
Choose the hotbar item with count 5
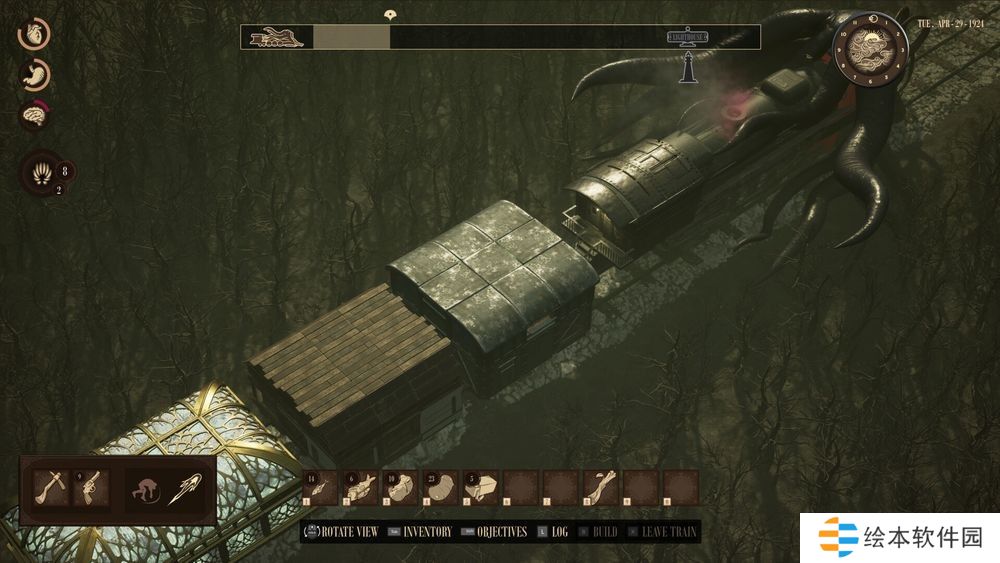pyautogui.click(x=480, y=487)
